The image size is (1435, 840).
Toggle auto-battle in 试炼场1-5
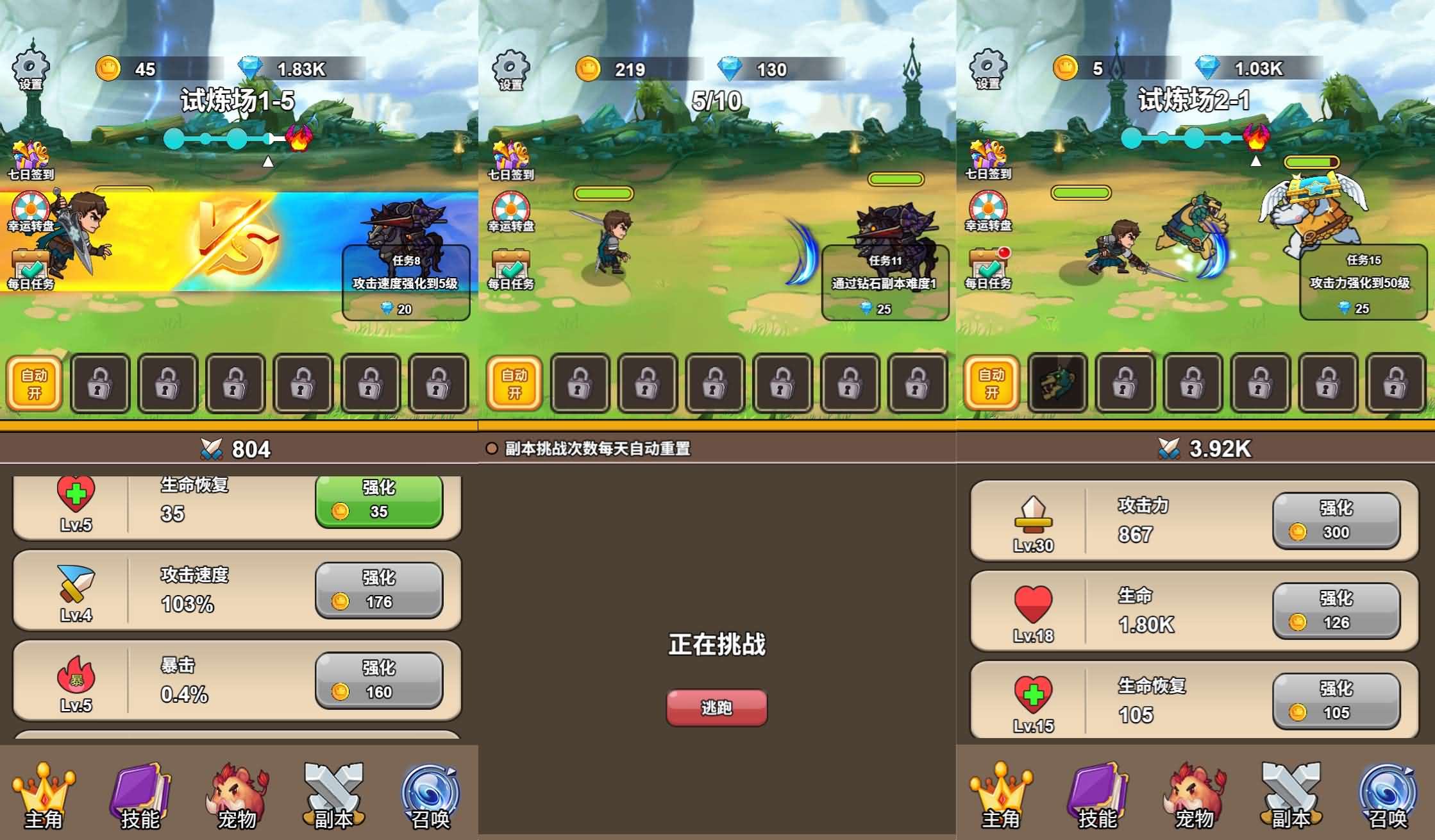(x=33, y=383)
